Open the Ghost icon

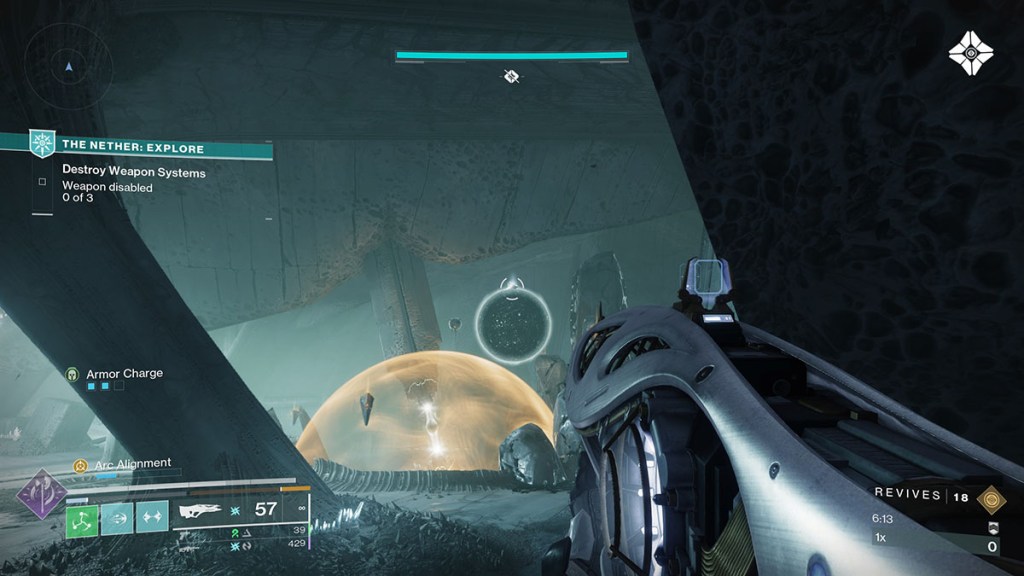click(970, 52)
